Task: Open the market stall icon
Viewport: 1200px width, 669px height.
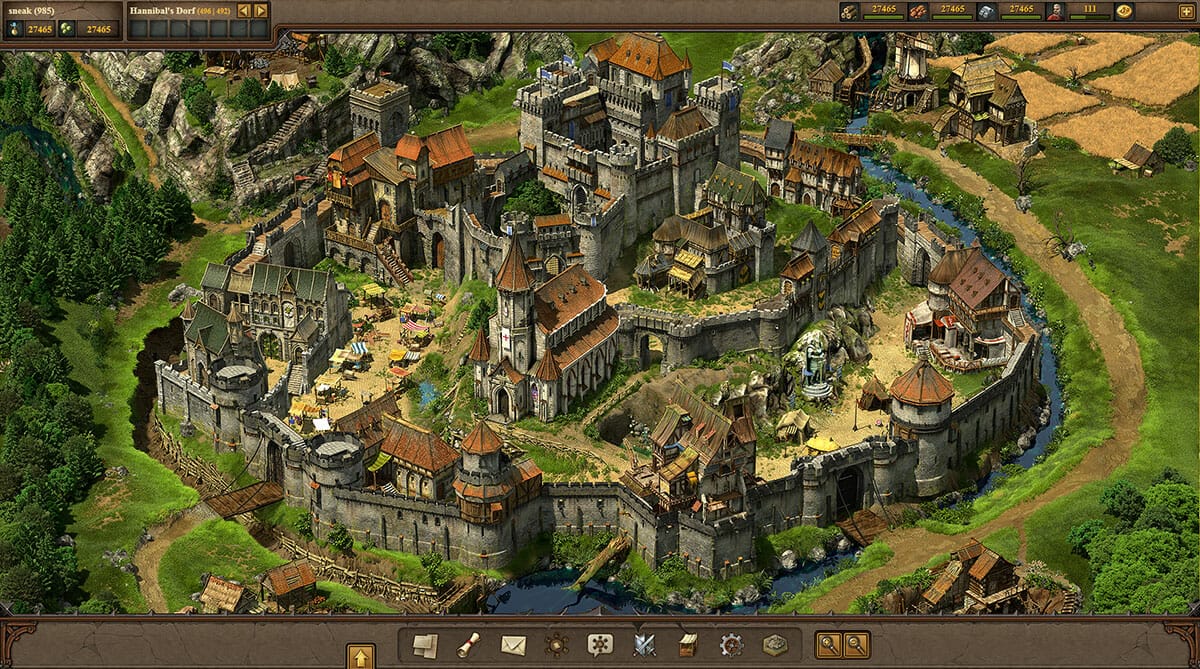Action: (688, 645)
